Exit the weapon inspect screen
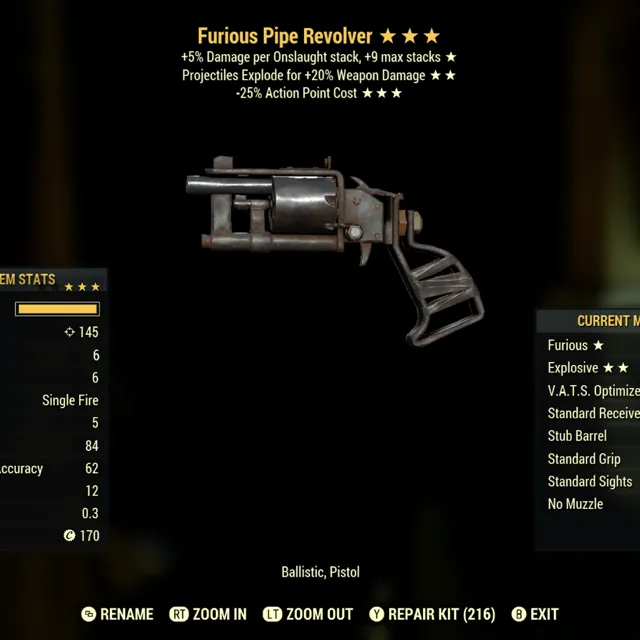 535,614
